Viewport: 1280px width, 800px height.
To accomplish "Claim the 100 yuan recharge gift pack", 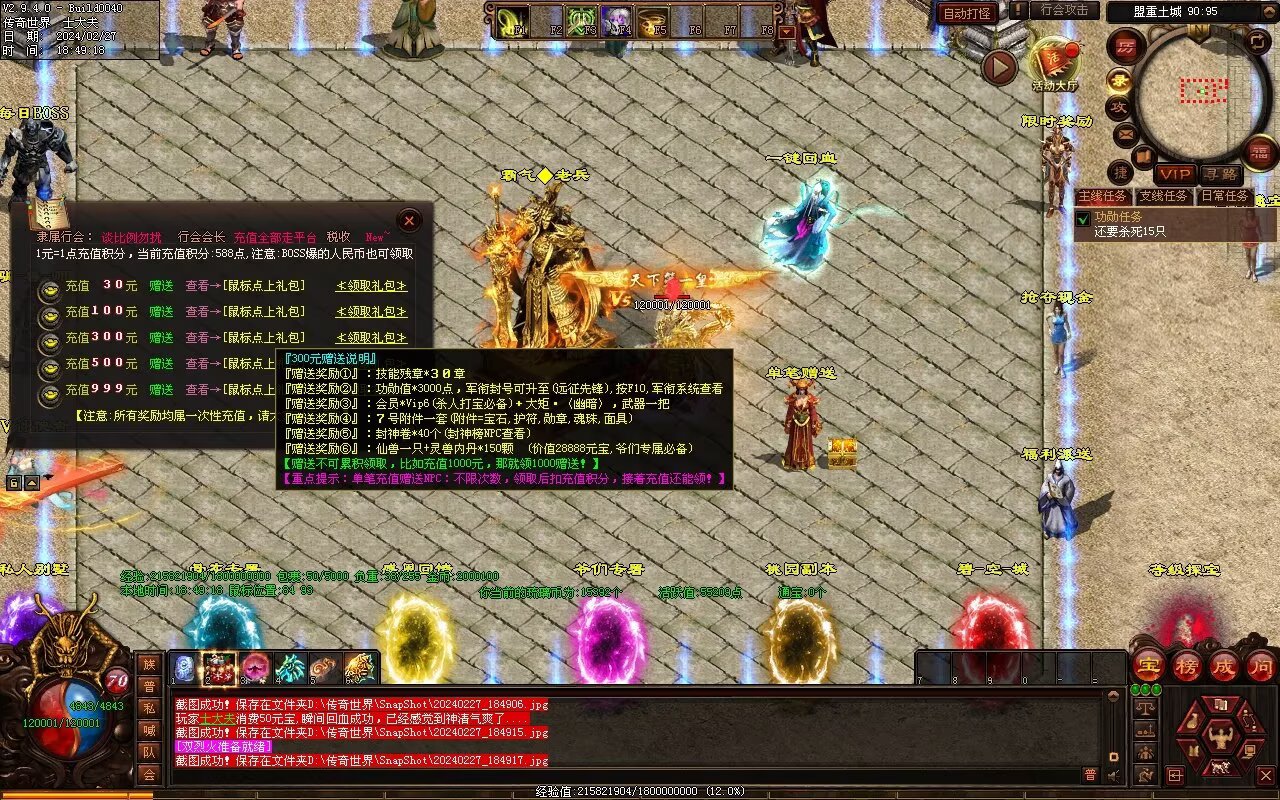I will pos(371,312).
